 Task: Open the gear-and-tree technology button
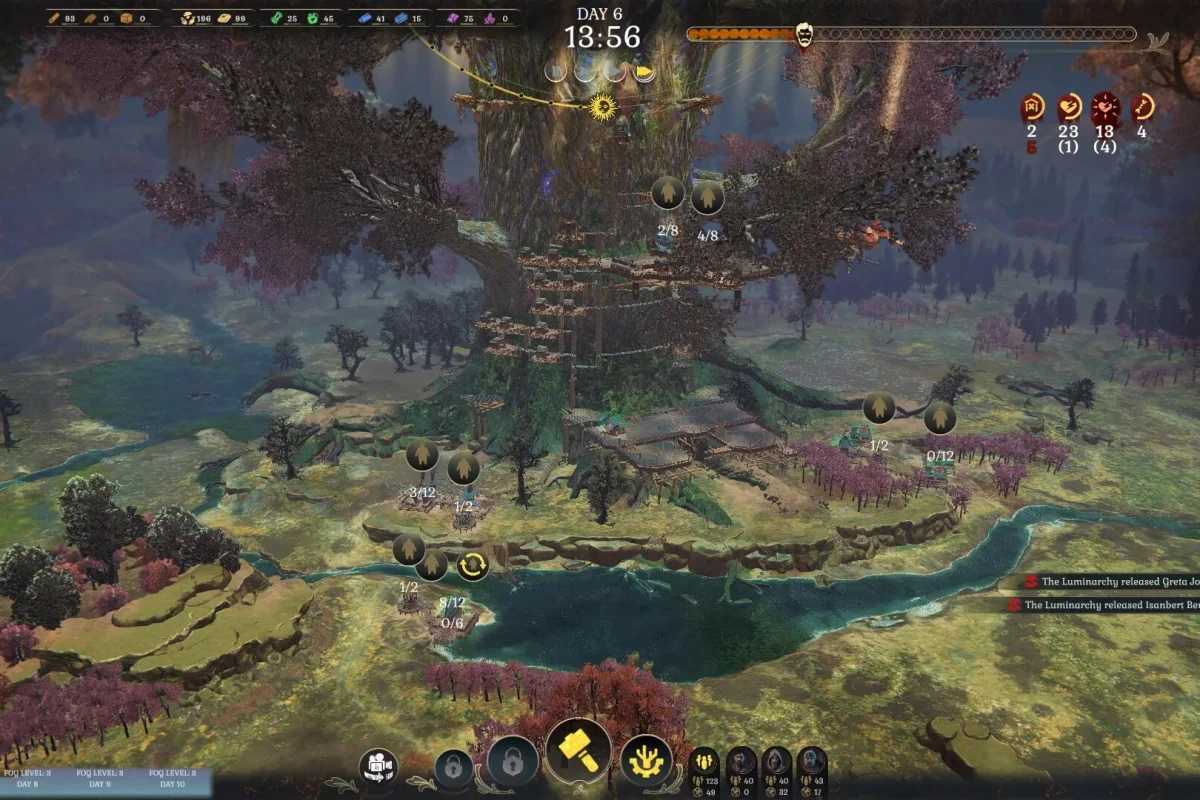pos(646,760)
